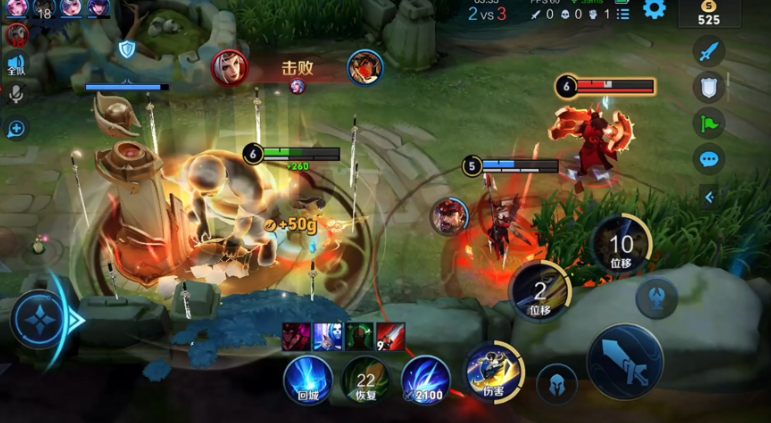Activate the 2100 summoner spell icon

point(426,381)
